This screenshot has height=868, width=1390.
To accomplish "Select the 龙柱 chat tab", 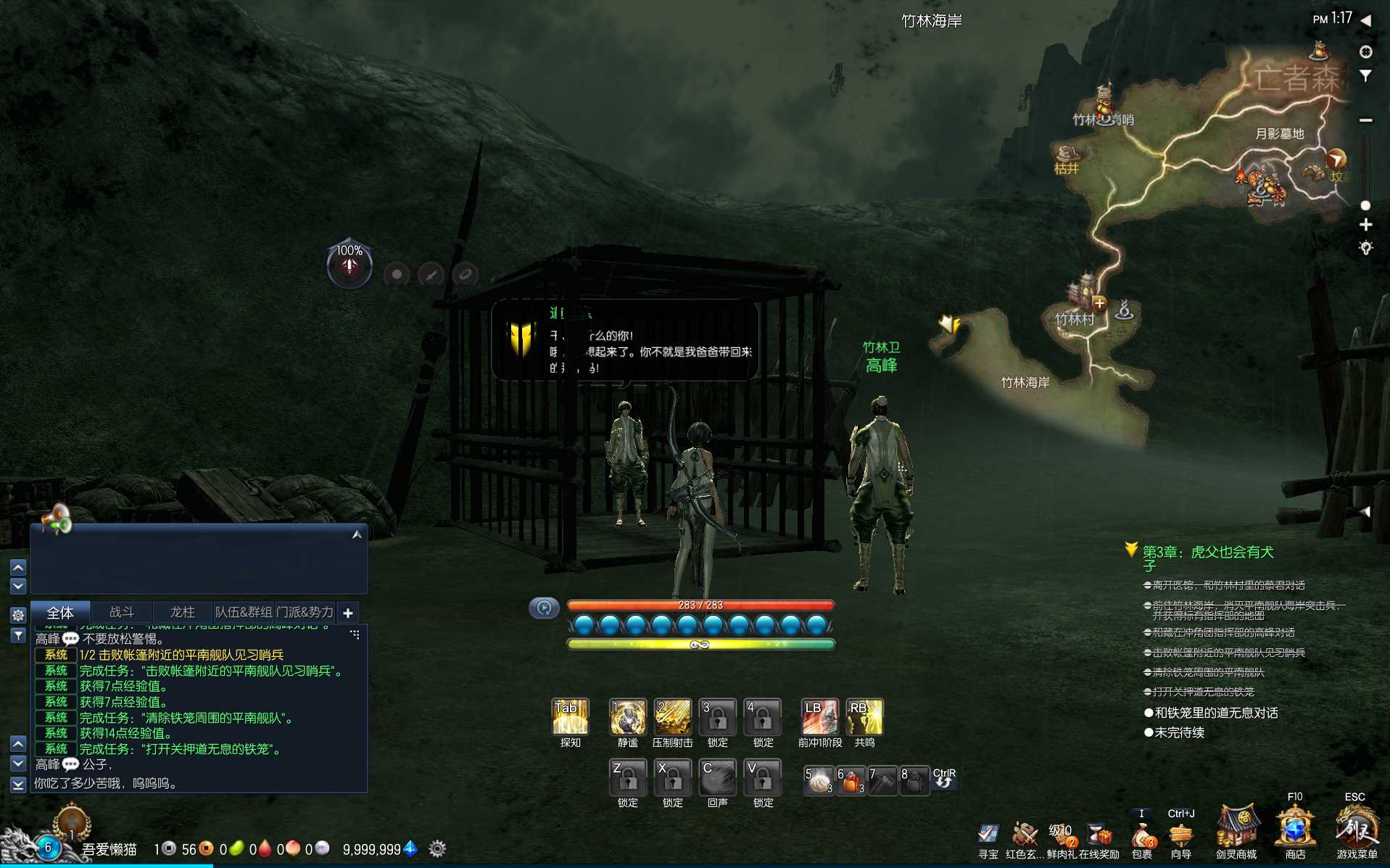I will tap(182, 613).
